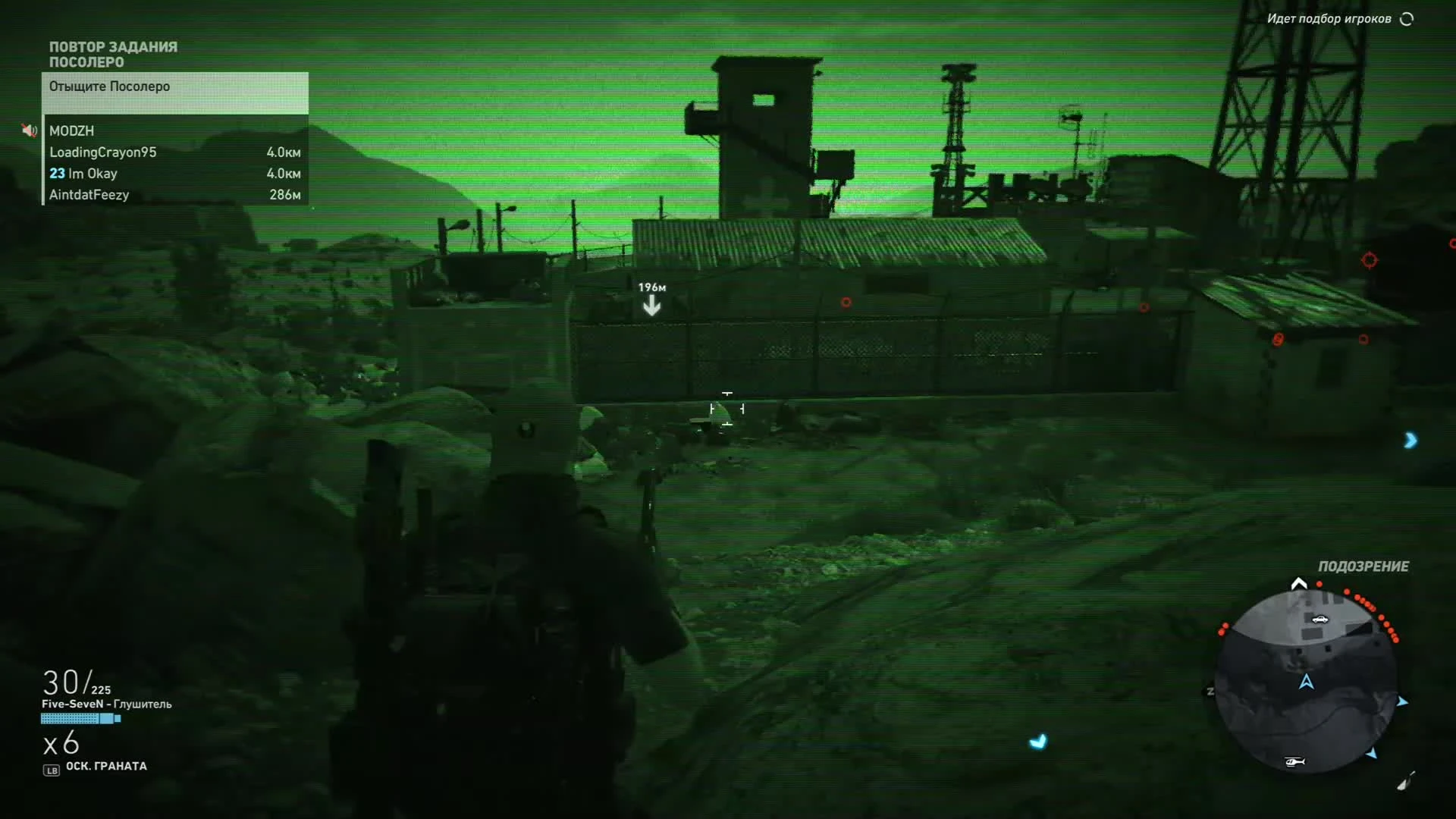Toggle mute for 23 Im Okay

pos(83,174)
